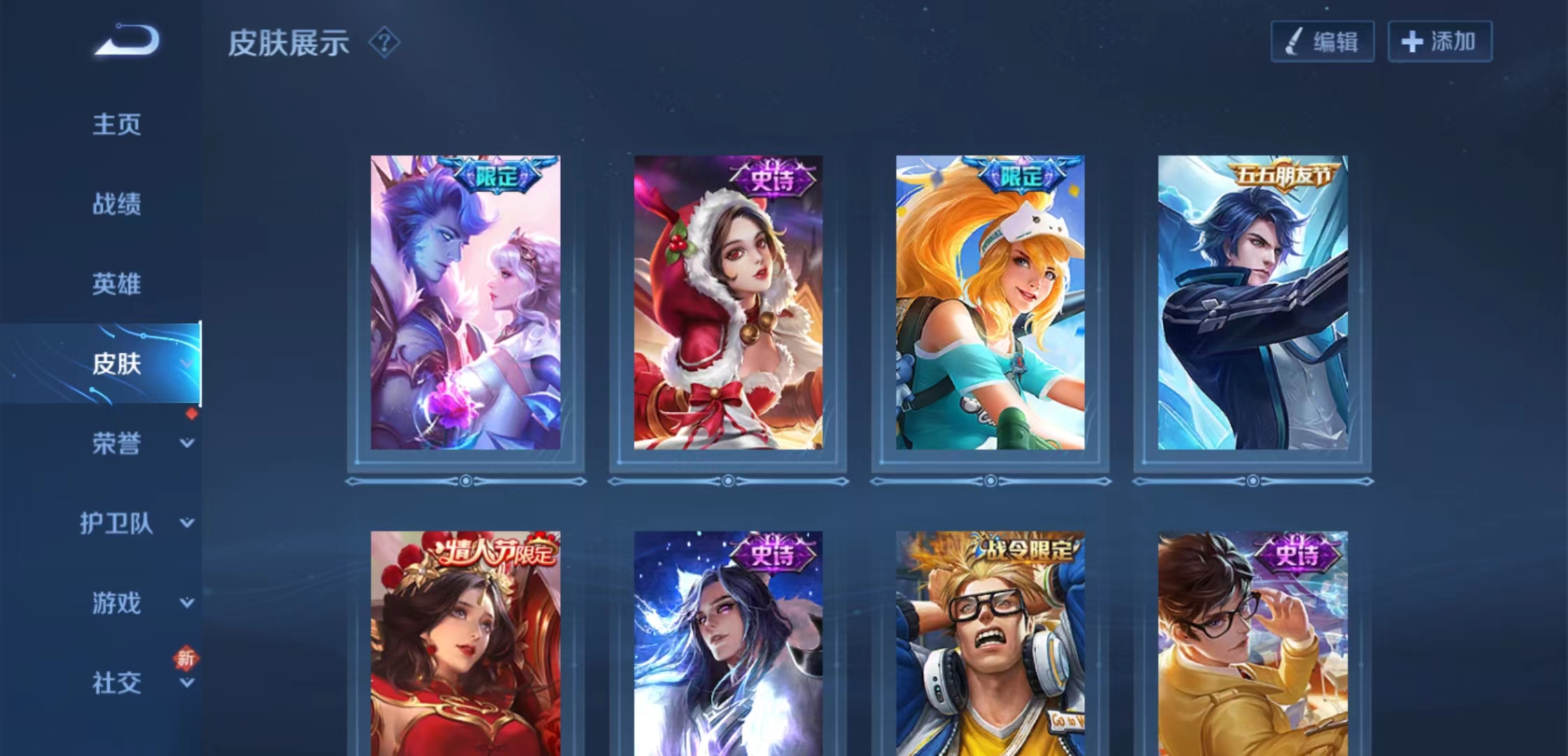1568x756 pixels.
Task: Select the yellow jacket glasses epic skin
Action: [x=1253, y=644]
